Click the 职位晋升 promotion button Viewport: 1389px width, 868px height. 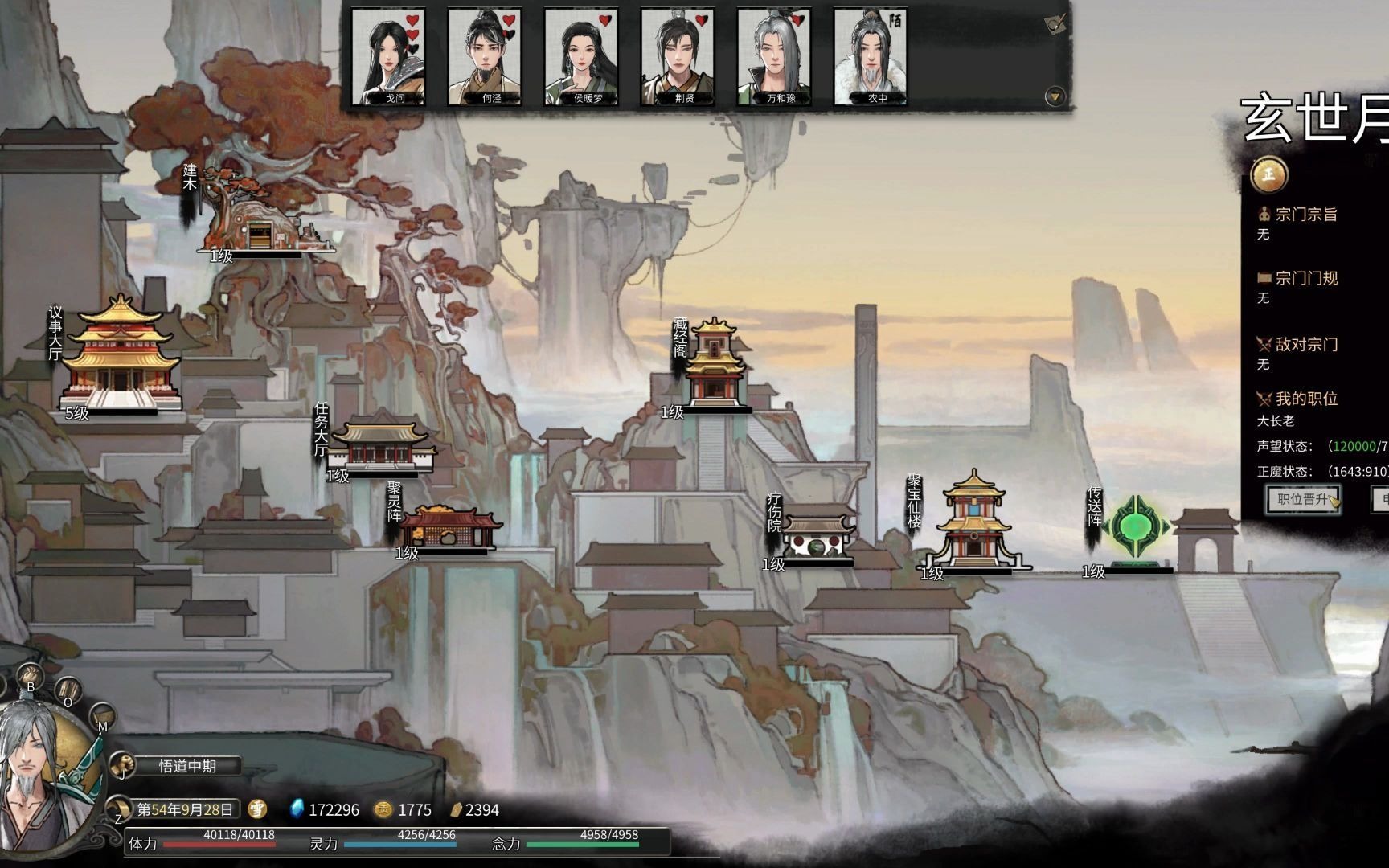point(1303,499)
